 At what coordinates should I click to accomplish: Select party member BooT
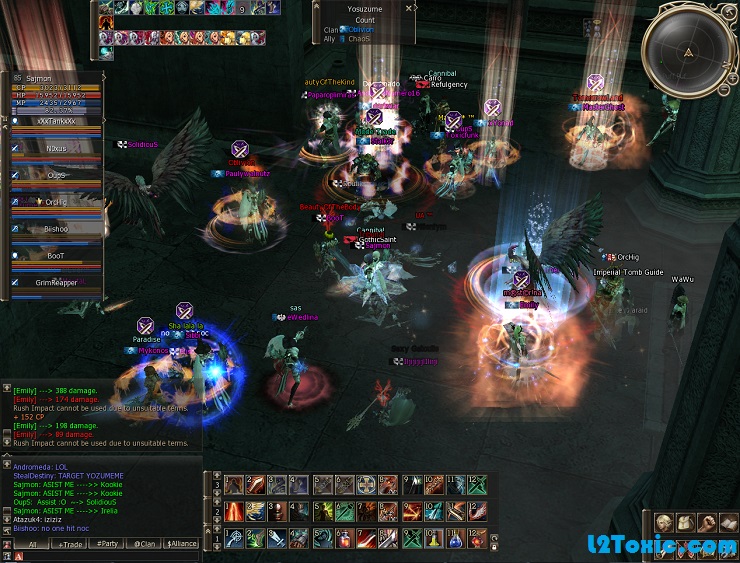tap(56, 255)
